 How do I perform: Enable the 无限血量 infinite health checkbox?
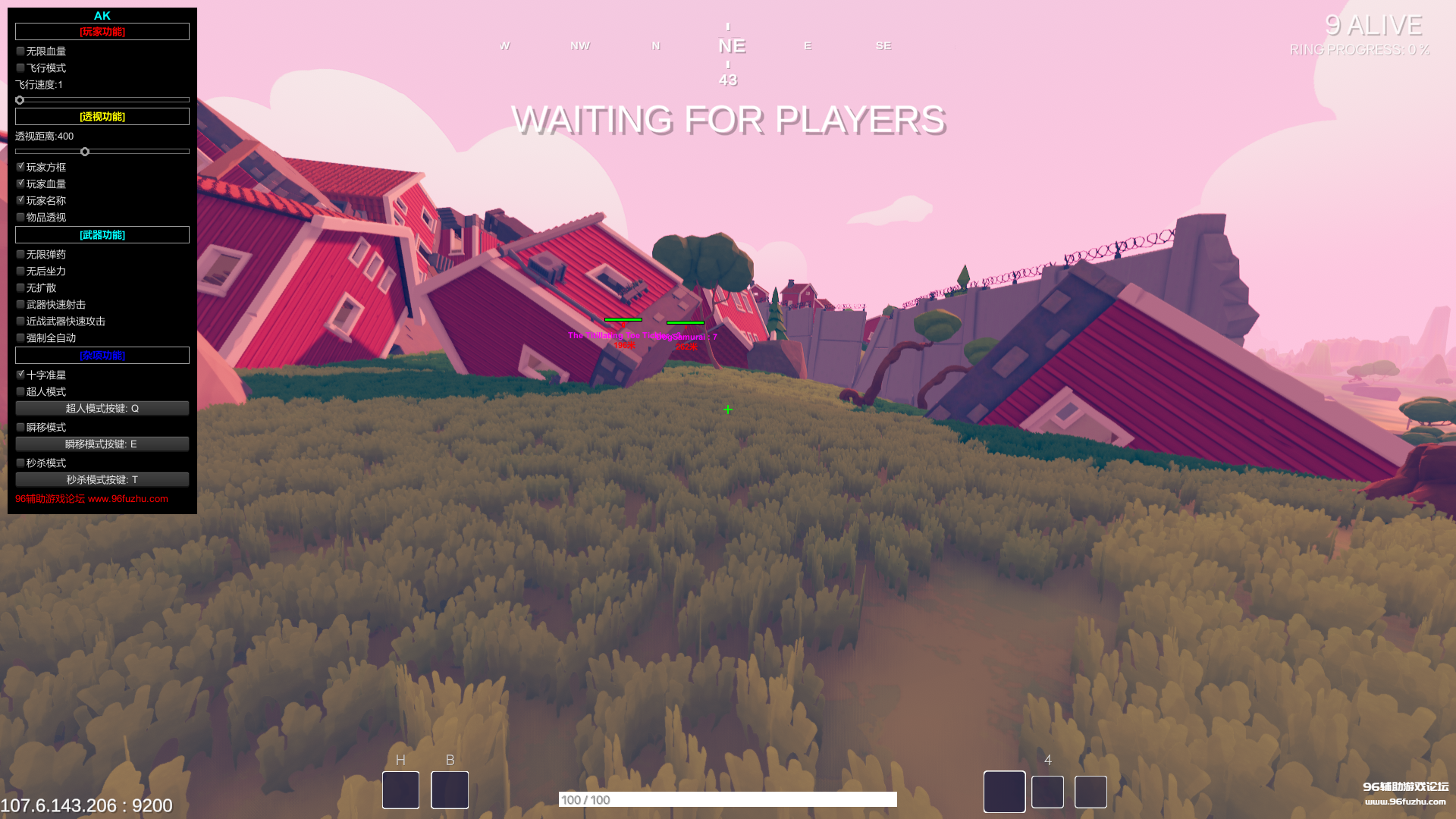[x=20, y=51]
